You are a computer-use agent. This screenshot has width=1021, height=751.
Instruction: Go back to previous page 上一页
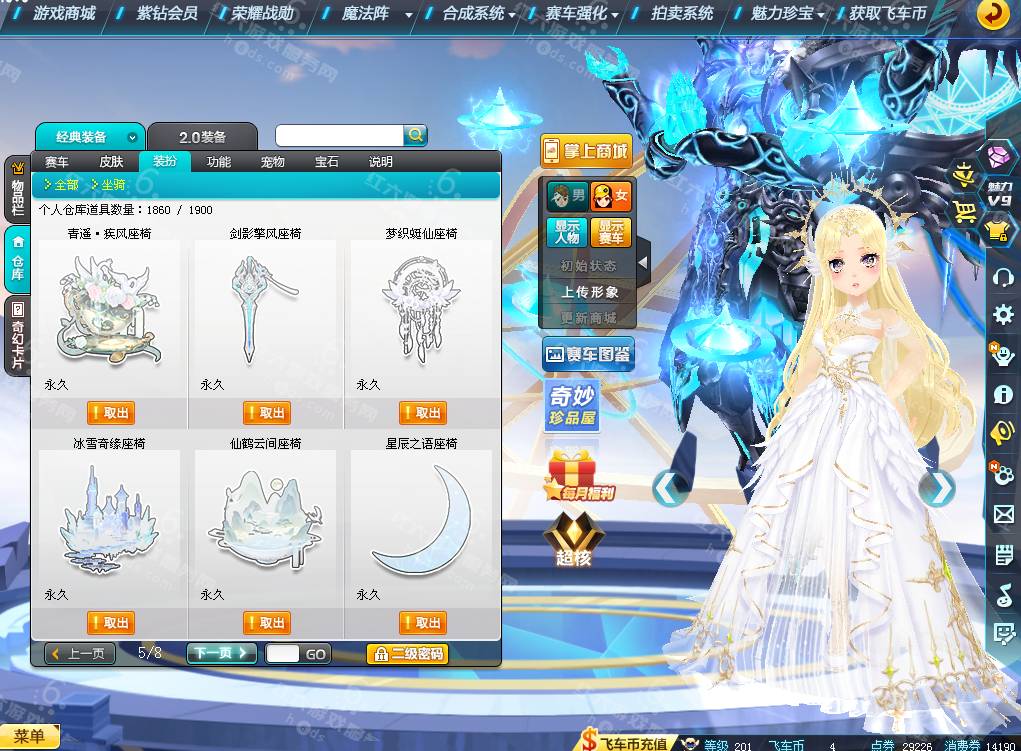point(80,653)
